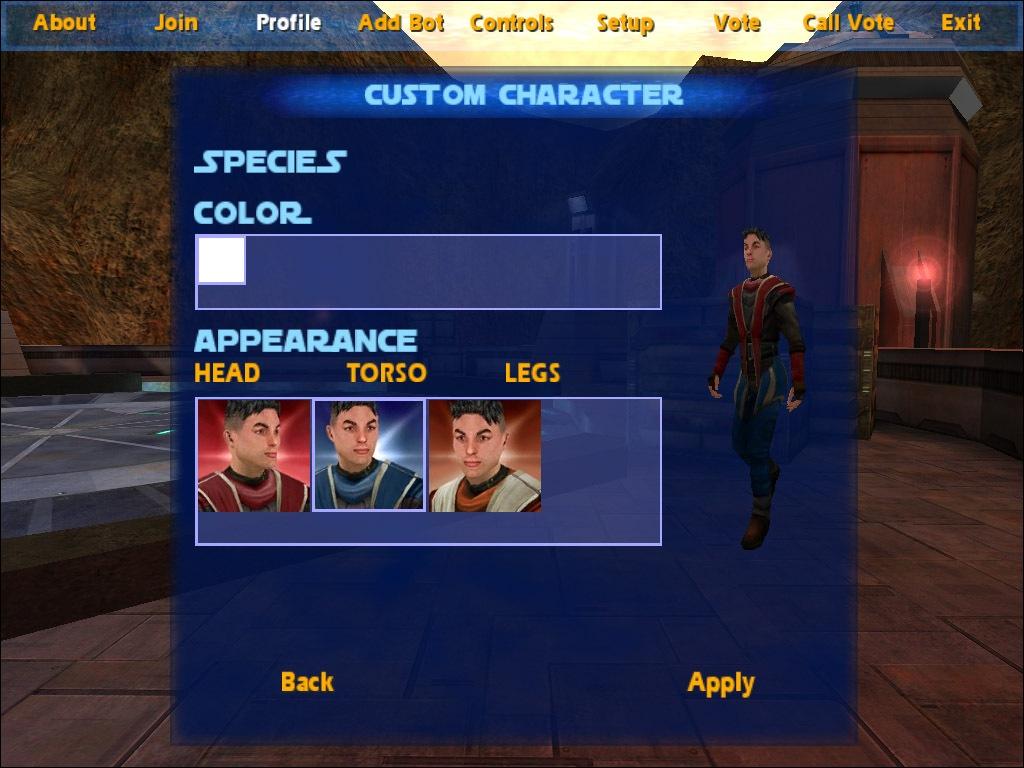Open the Species selection
The width and height of the screenshot is (1024, 768).
click(270, 162)
